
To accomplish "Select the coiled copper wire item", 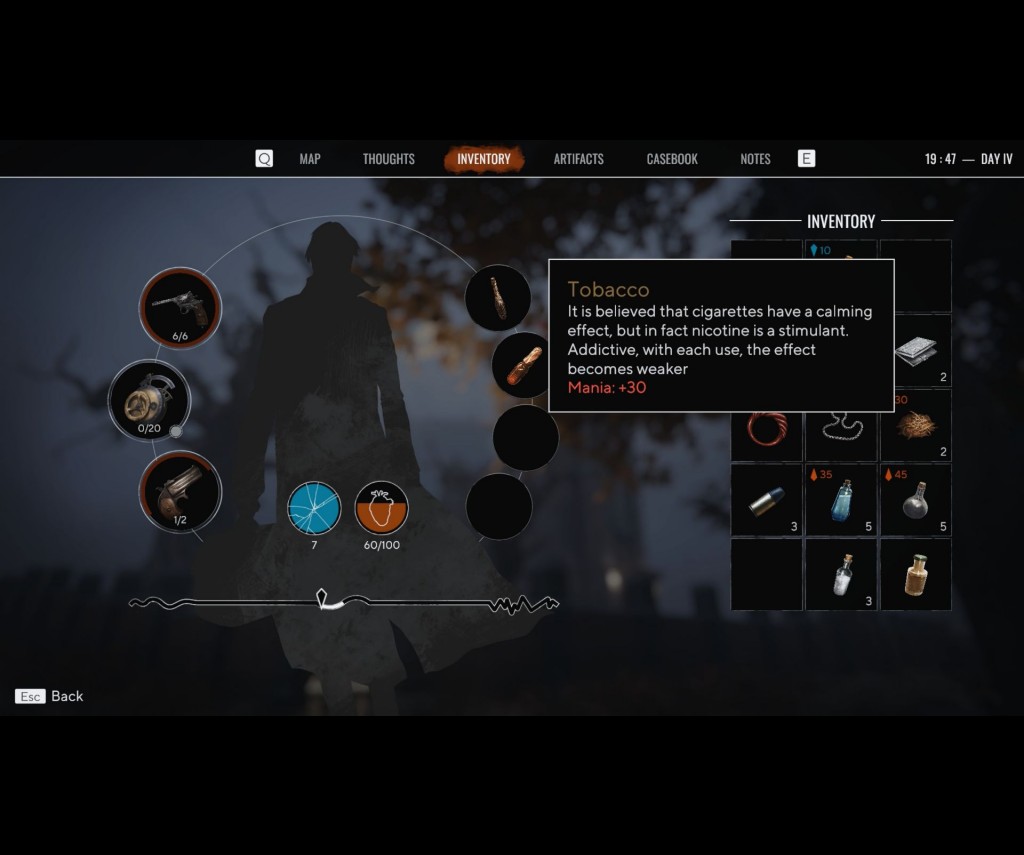I will pos(767,427).
